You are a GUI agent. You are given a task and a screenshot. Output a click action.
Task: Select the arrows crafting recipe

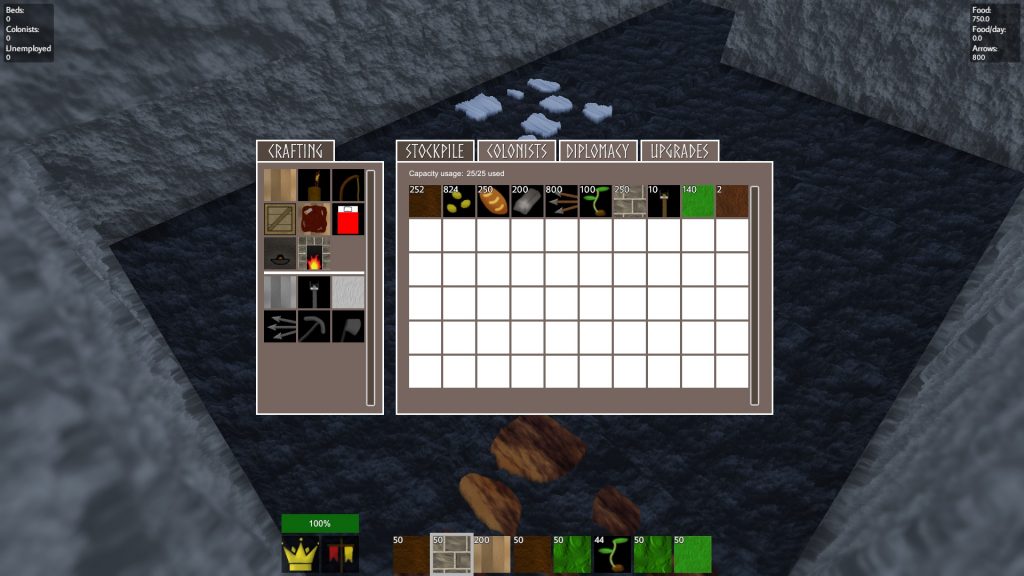pos(280,326)
